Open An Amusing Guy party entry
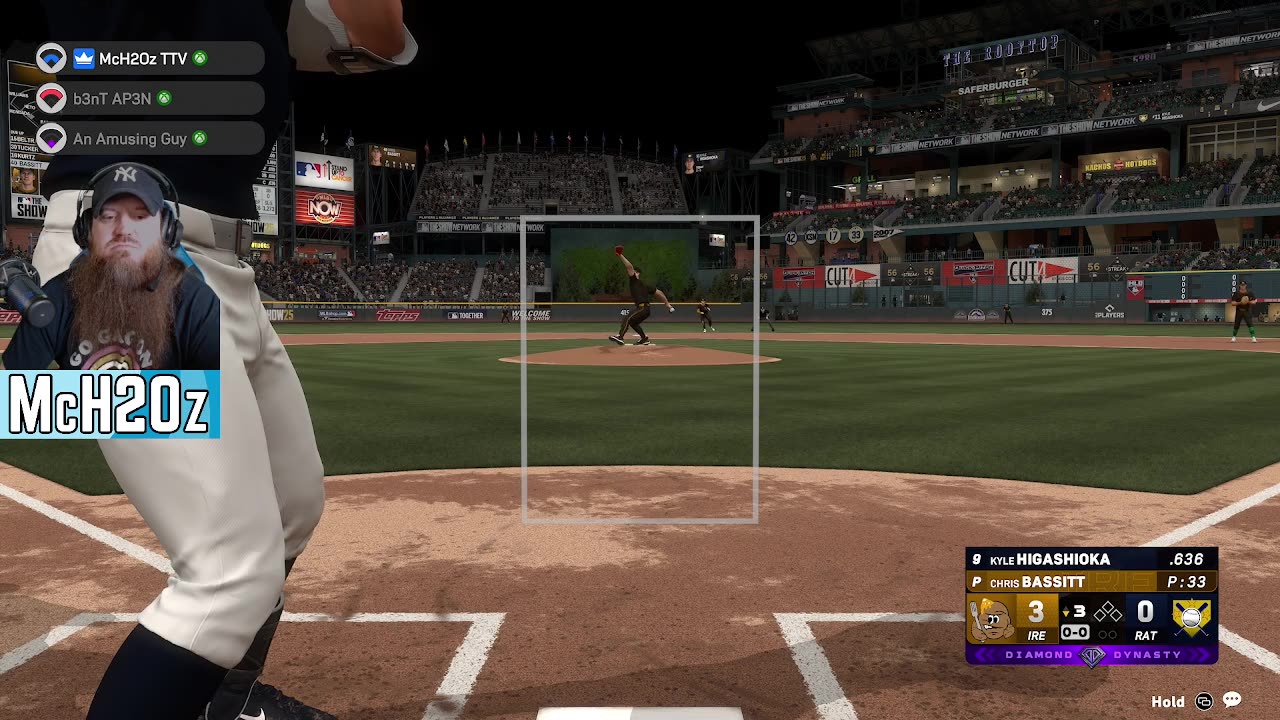Viewport: 1280px width, 720px height. click(x=129, y=139)
